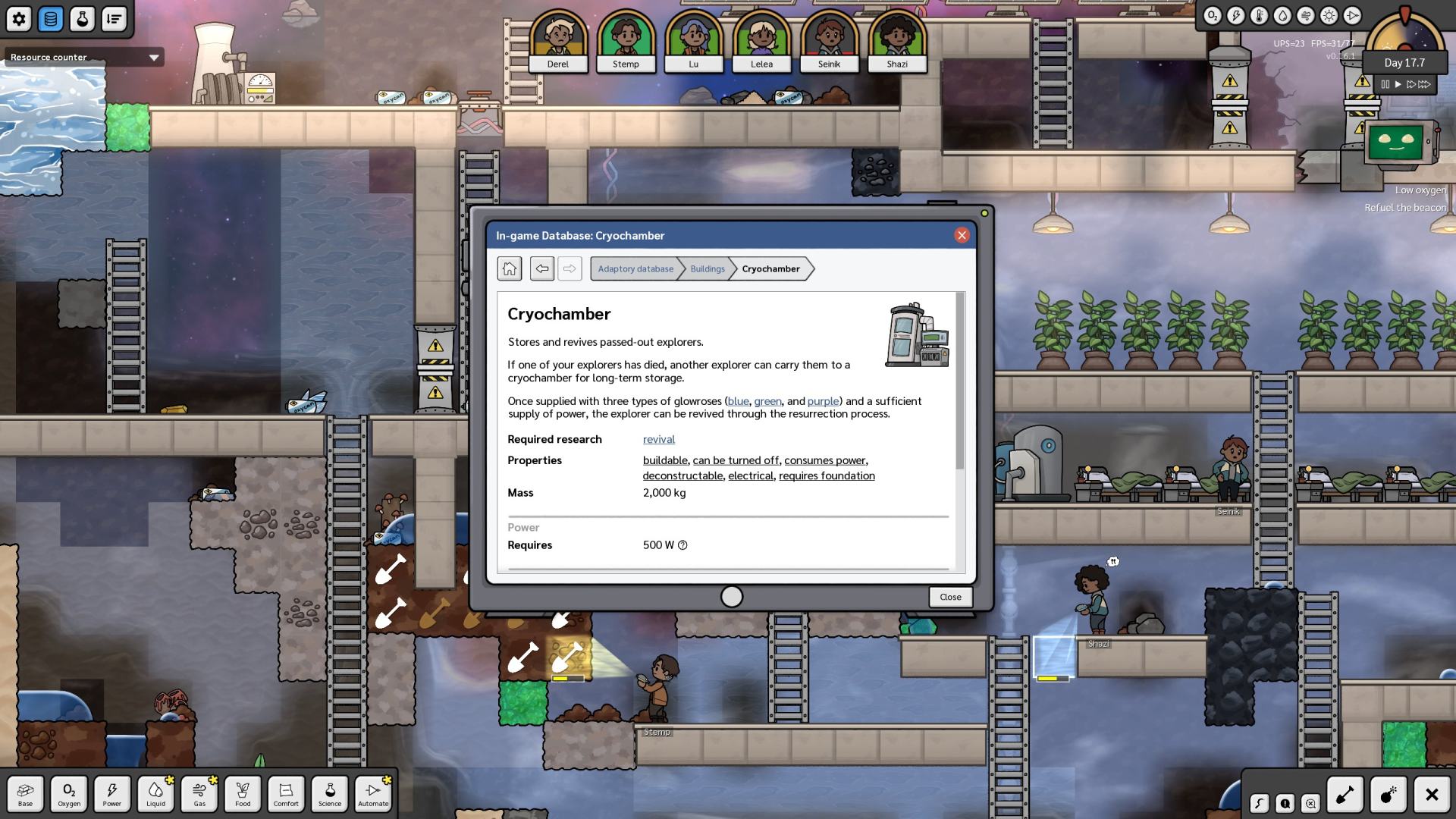Screen dimensions: 1456x819
Task: Follow the revival research link
Action: click(658, 439)
